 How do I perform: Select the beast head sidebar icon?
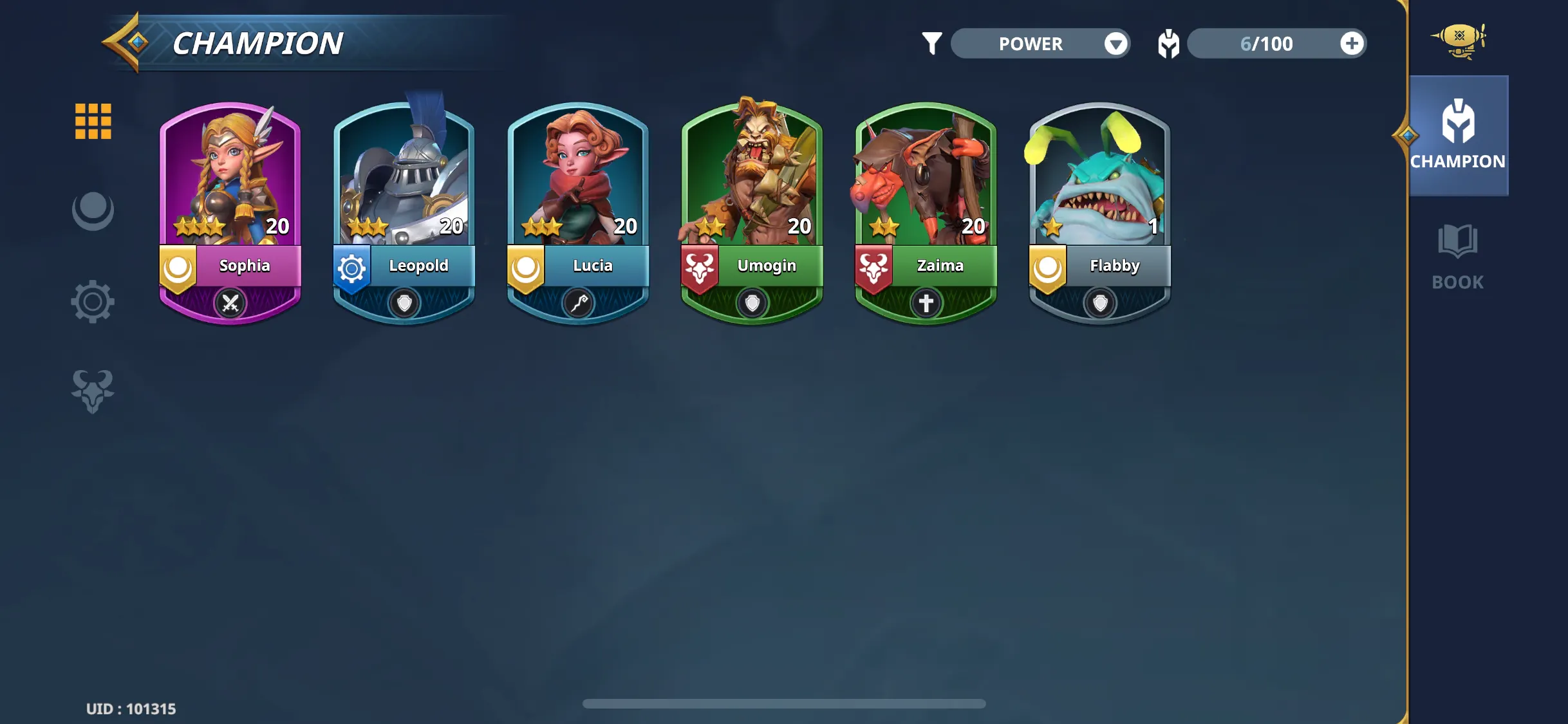pyautogui.click(x=94, y=393)
